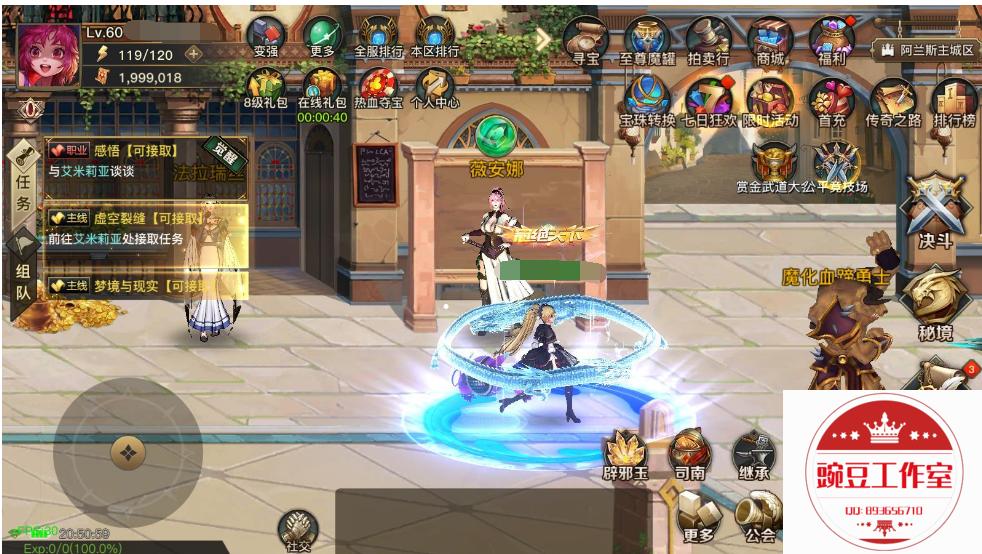Open the 商城 shop

[770, 38]
